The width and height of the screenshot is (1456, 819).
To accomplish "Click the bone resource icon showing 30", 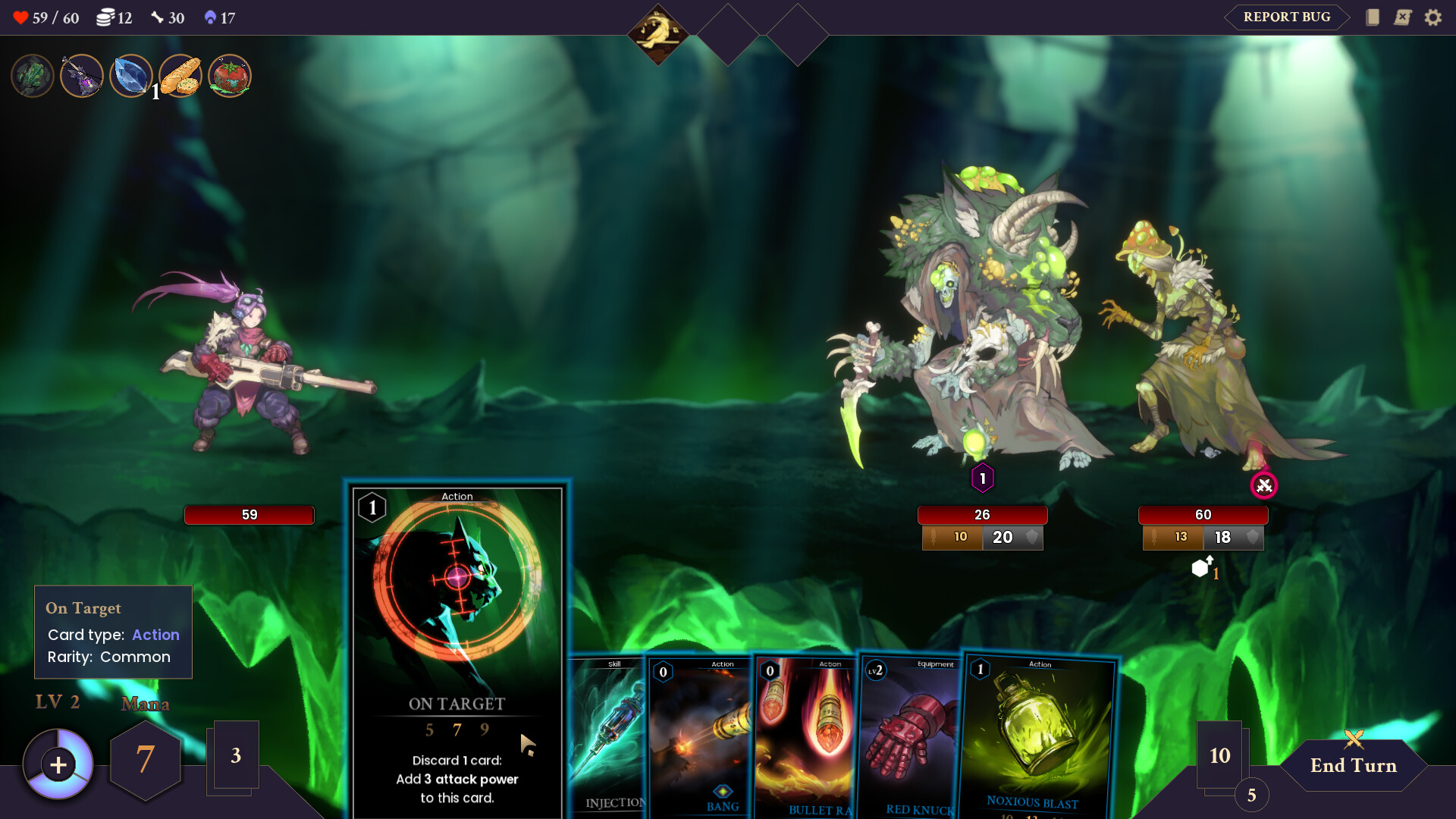I will (x=157, y=17).
